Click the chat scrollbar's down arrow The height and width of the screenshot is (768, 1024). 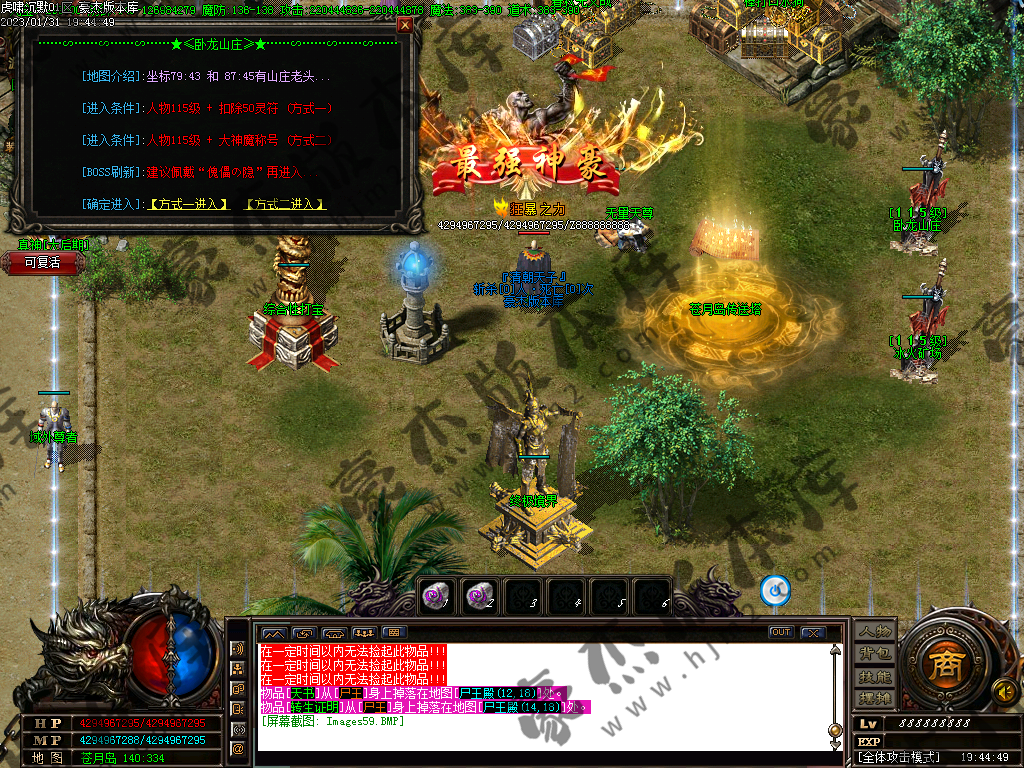[x=836, y=743]
